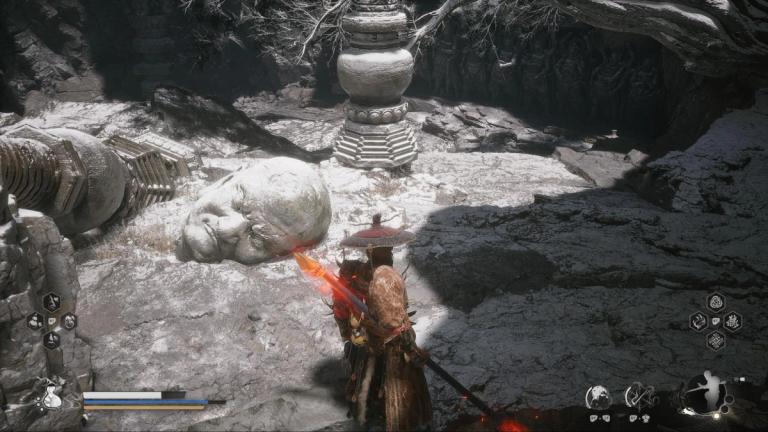The width and height of the screenshot is (768, 432).
Task: Select the crossed-swirl transformation icon
Action: [x=640, y=397]
